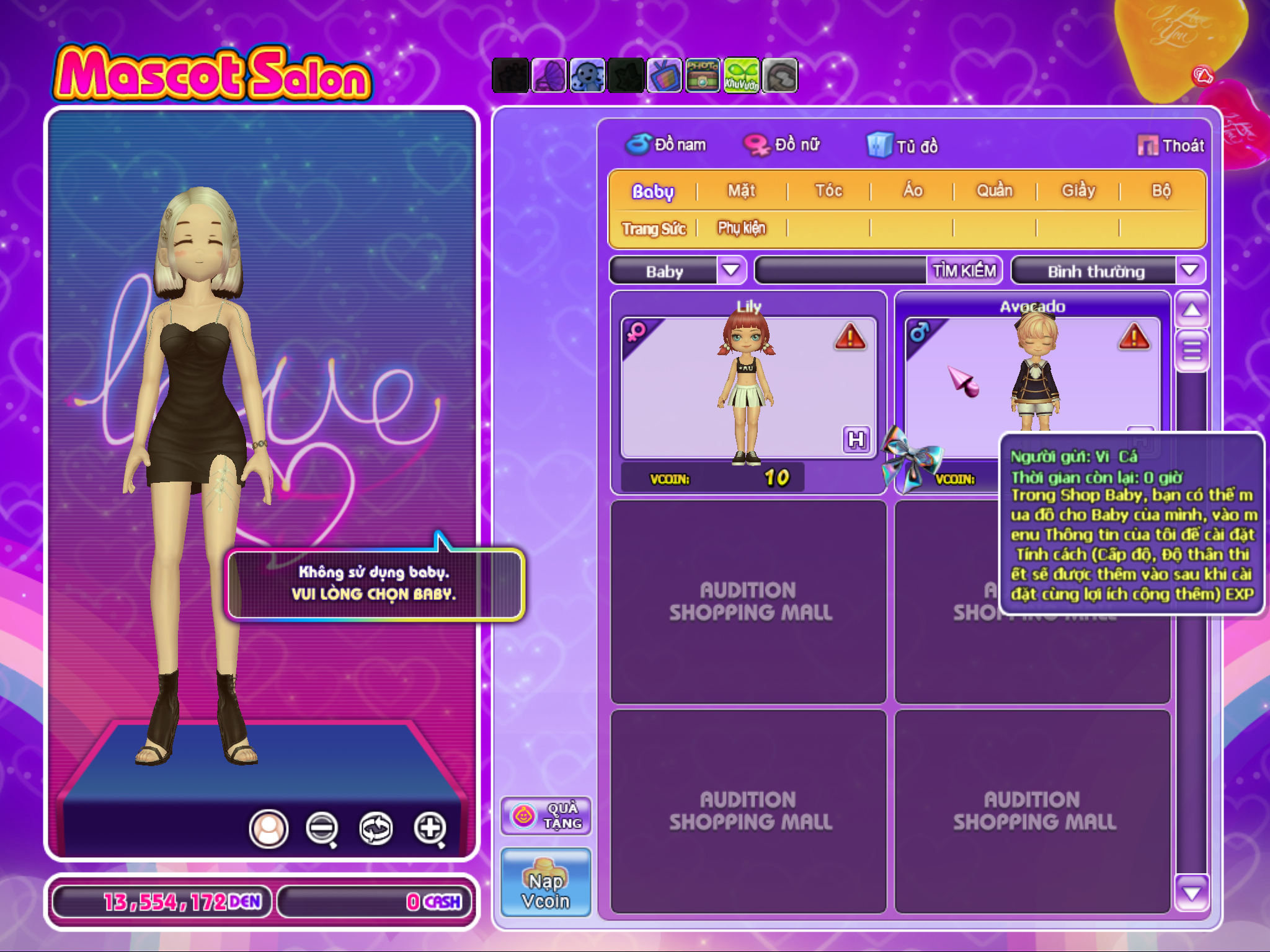Switch to the Tóc hair category
Image resolution: width=1270 pixels, height=952 pixels.
click(x=828, y=191)
